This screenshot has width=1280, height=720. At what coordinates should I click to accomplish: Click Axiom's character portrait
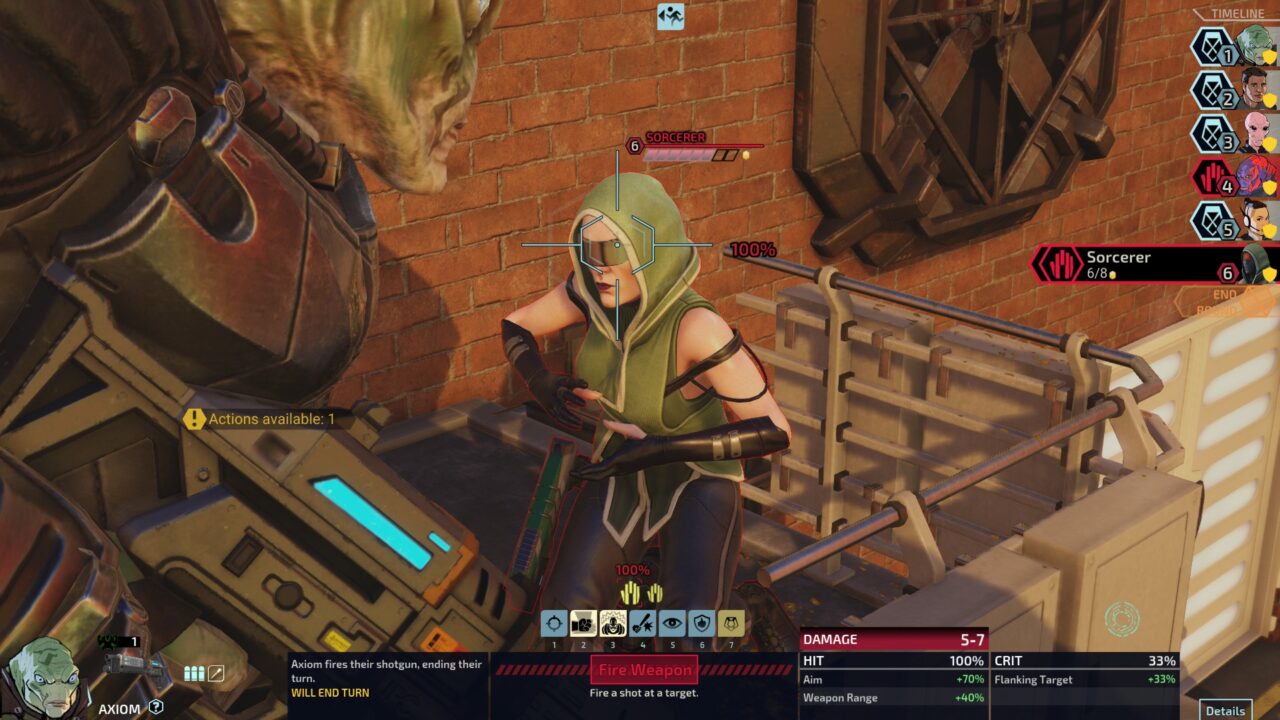[x=45, y=678]
